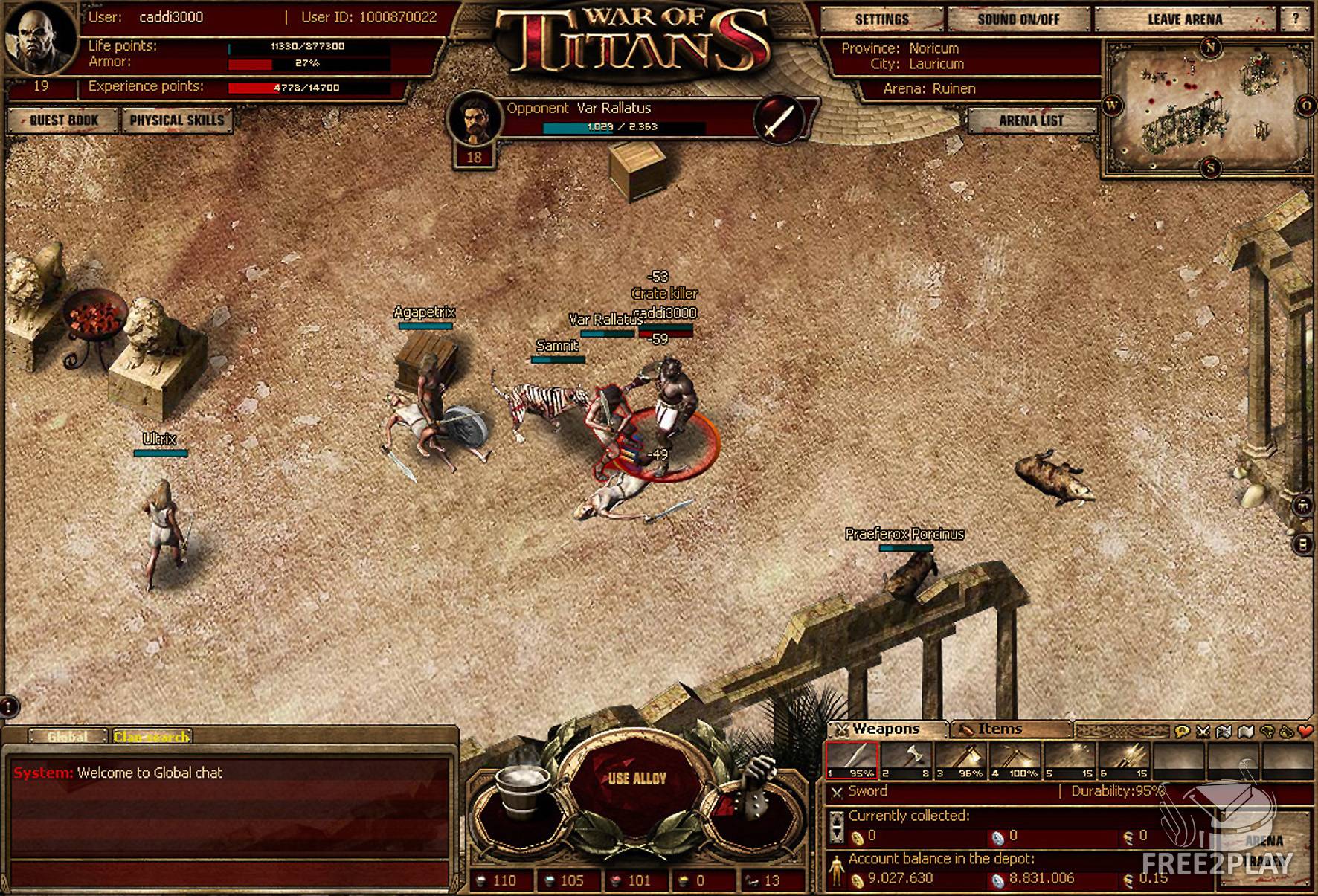Screen dimensions: 1318x896
Task: Switch to the Items tab
Action: point(999,729)
